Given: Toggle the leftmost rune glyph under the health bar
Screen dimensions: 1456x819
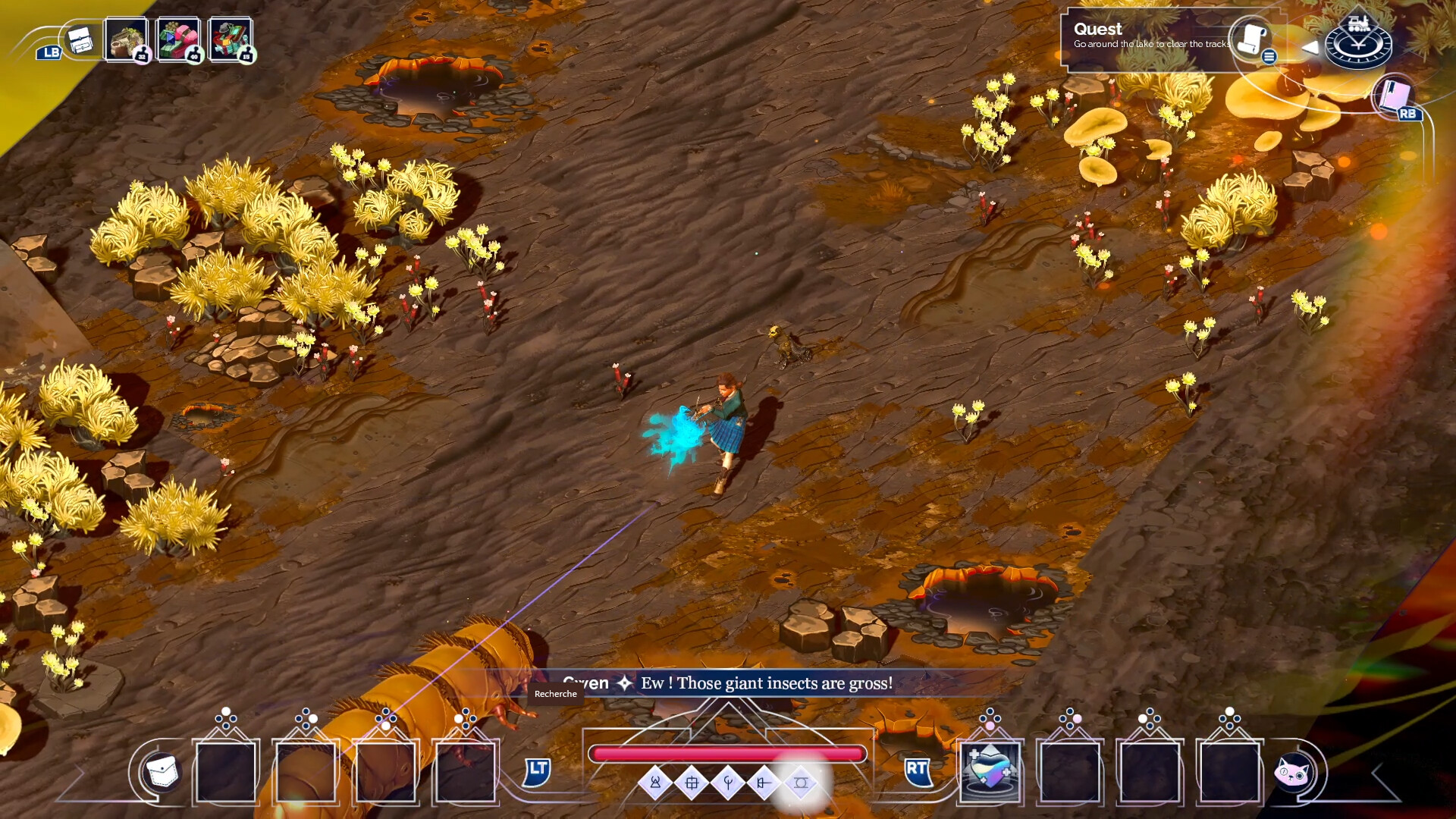Looking at the screenshot, I should coord(655,783).
